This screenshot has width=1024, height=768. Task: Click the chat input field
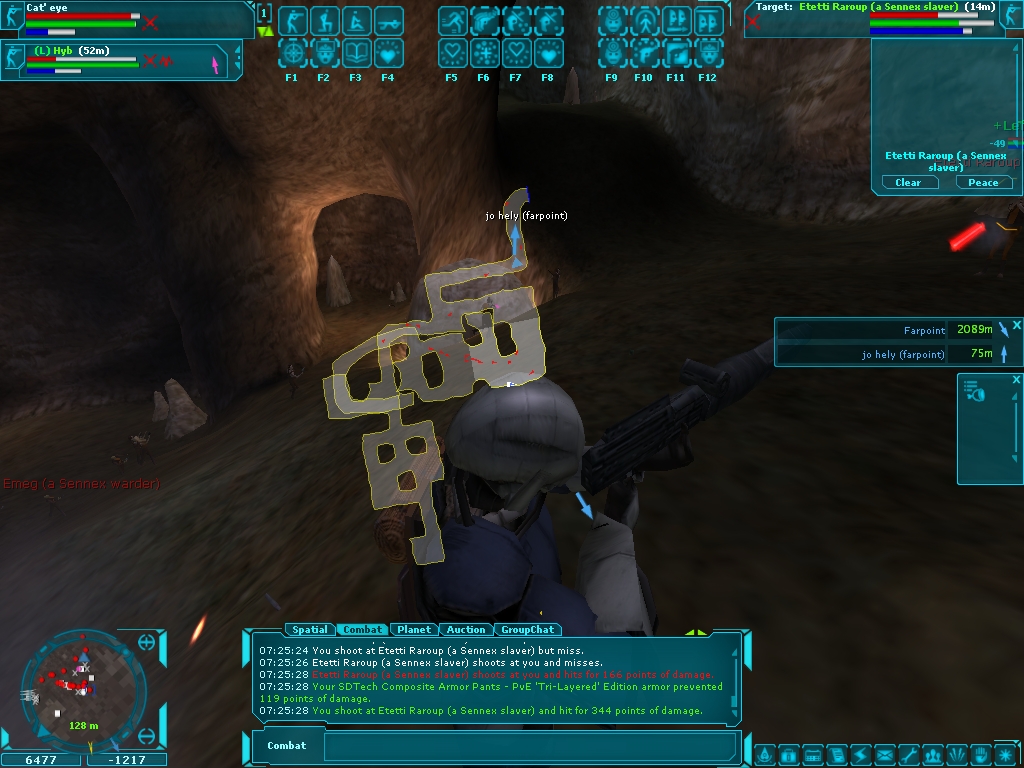(530, 746)
